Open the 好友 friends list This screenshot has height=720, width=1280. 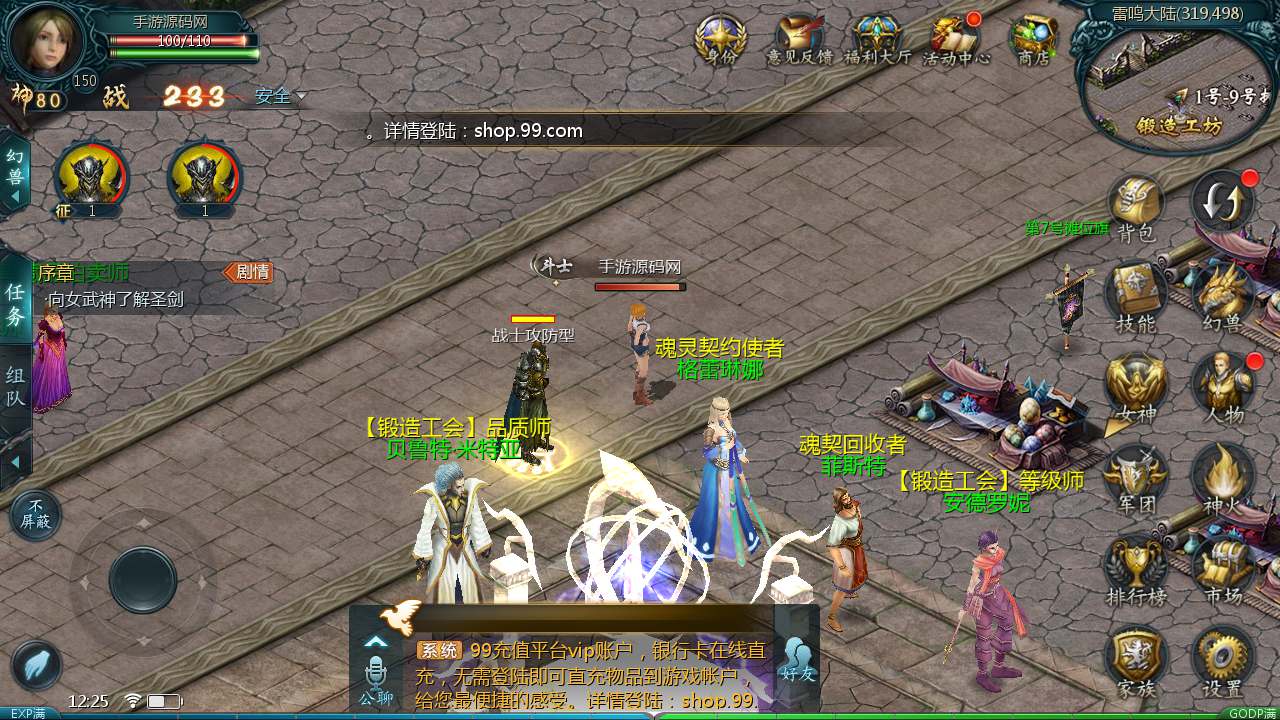[798, 660]
